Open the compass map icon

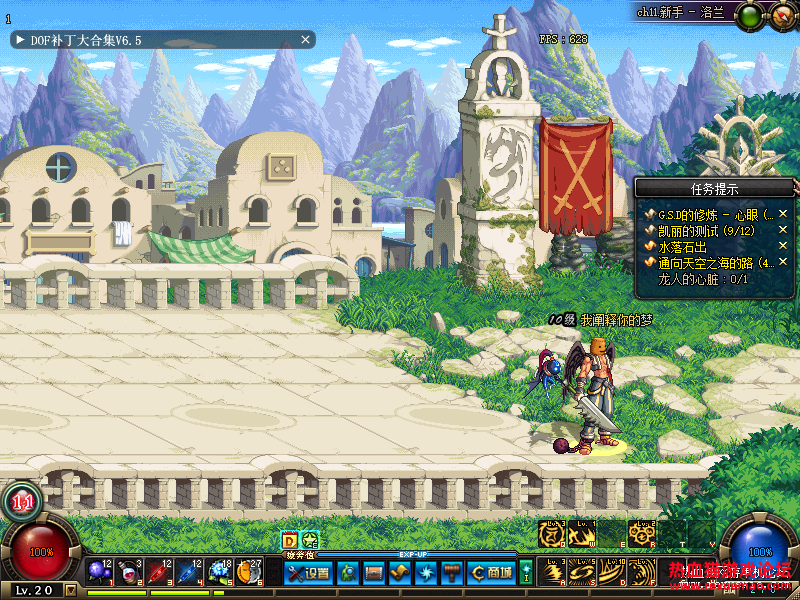[781, 15]
